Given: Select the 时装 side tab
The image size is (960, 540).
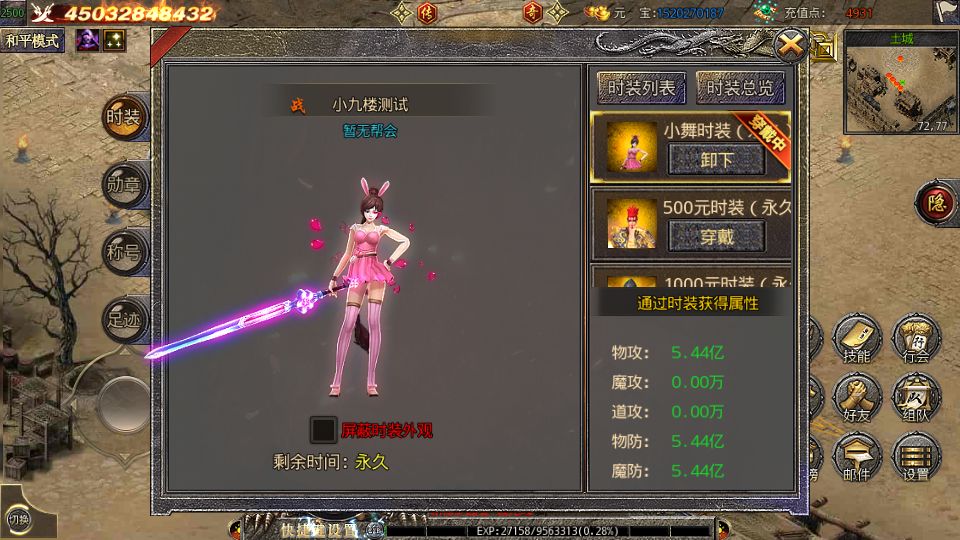Looking at the screenshot, I should (x=124, y=118).
